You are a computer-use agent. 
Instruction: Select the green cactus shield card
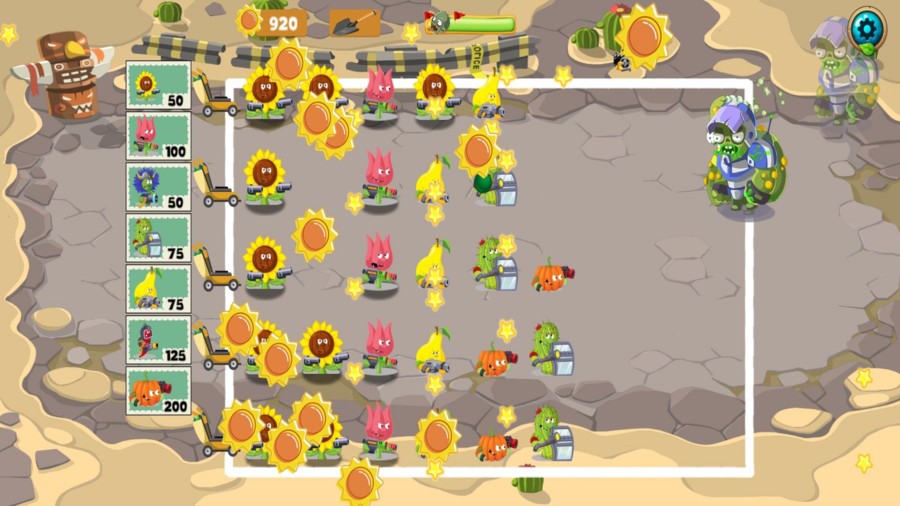pyautogui.click(x=158, y=238)
